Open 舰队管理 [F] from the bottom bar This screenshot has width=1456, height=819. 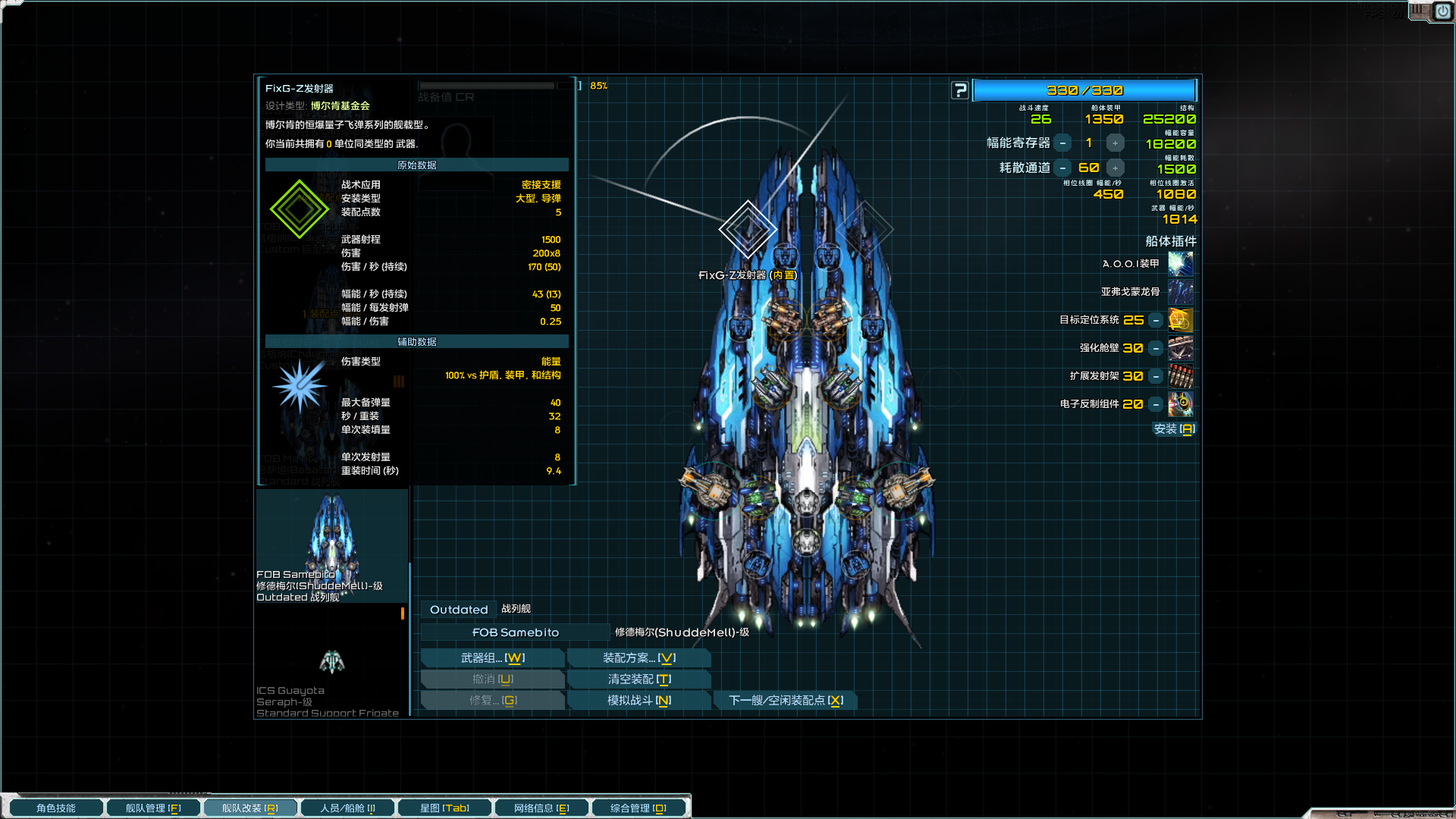pyautogui.click(x=153, y=807)
